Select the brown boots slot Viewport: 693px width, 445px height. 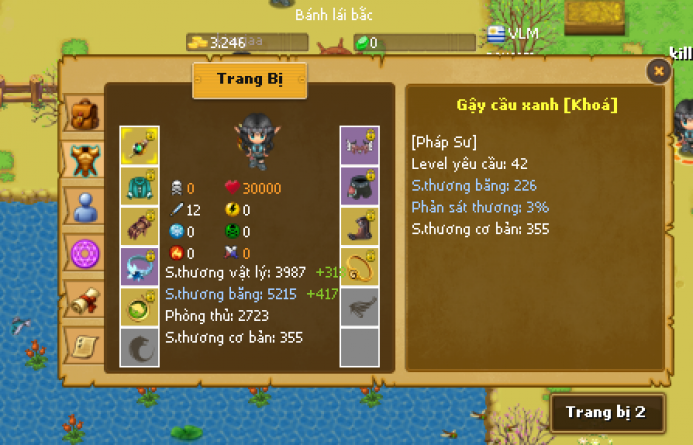click(359, 226)
